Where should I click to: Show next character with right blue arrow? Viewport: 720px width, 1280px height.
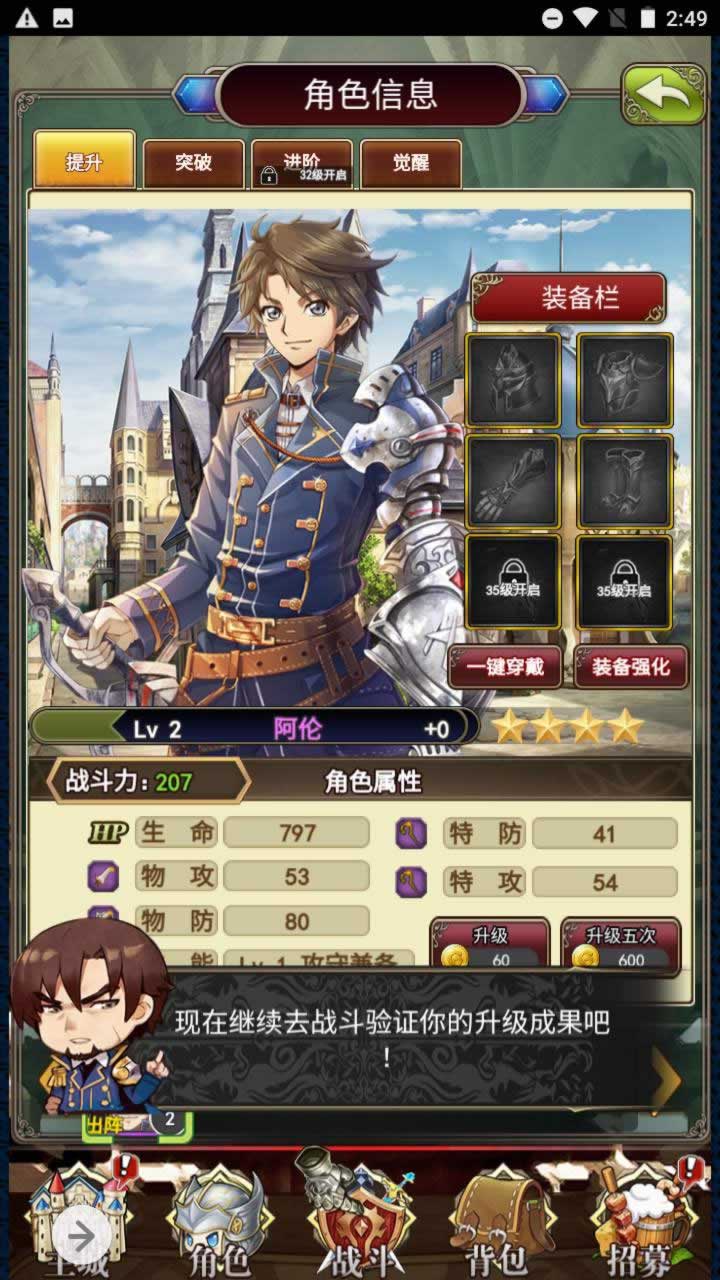(x=545, y=95)
